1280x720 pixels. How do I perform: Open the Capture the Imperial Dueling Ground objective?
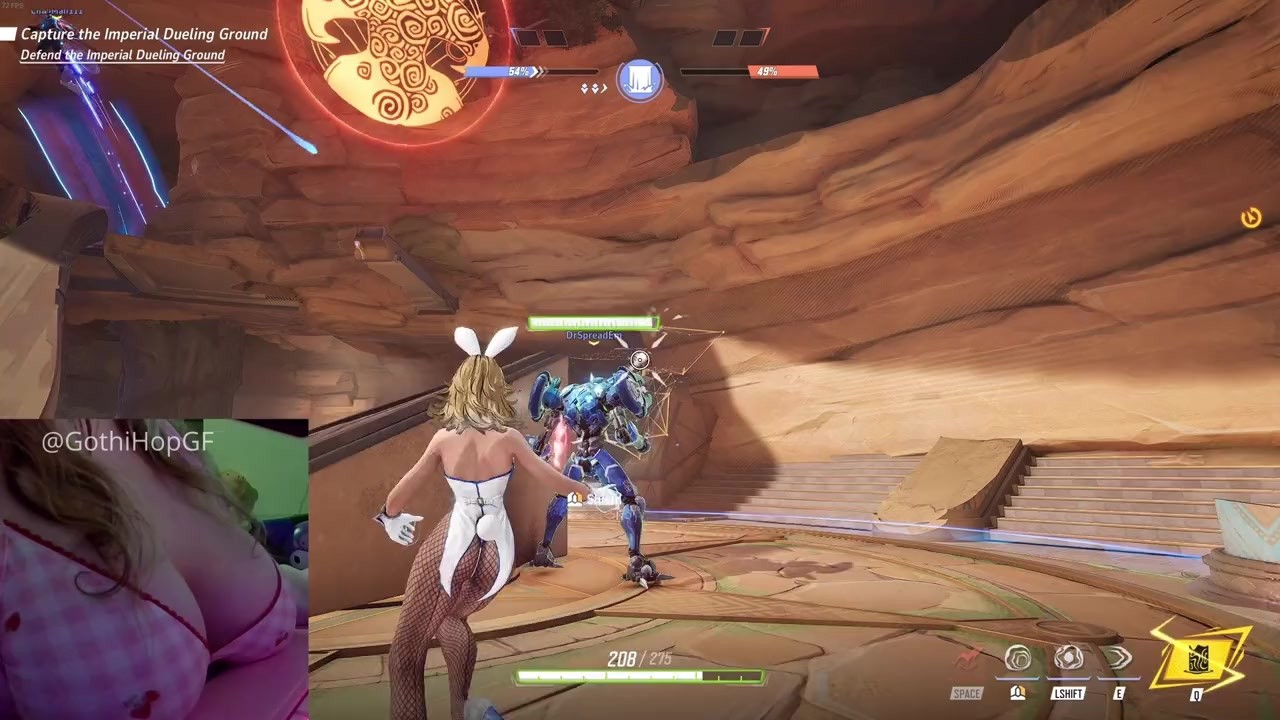point(144,34)
